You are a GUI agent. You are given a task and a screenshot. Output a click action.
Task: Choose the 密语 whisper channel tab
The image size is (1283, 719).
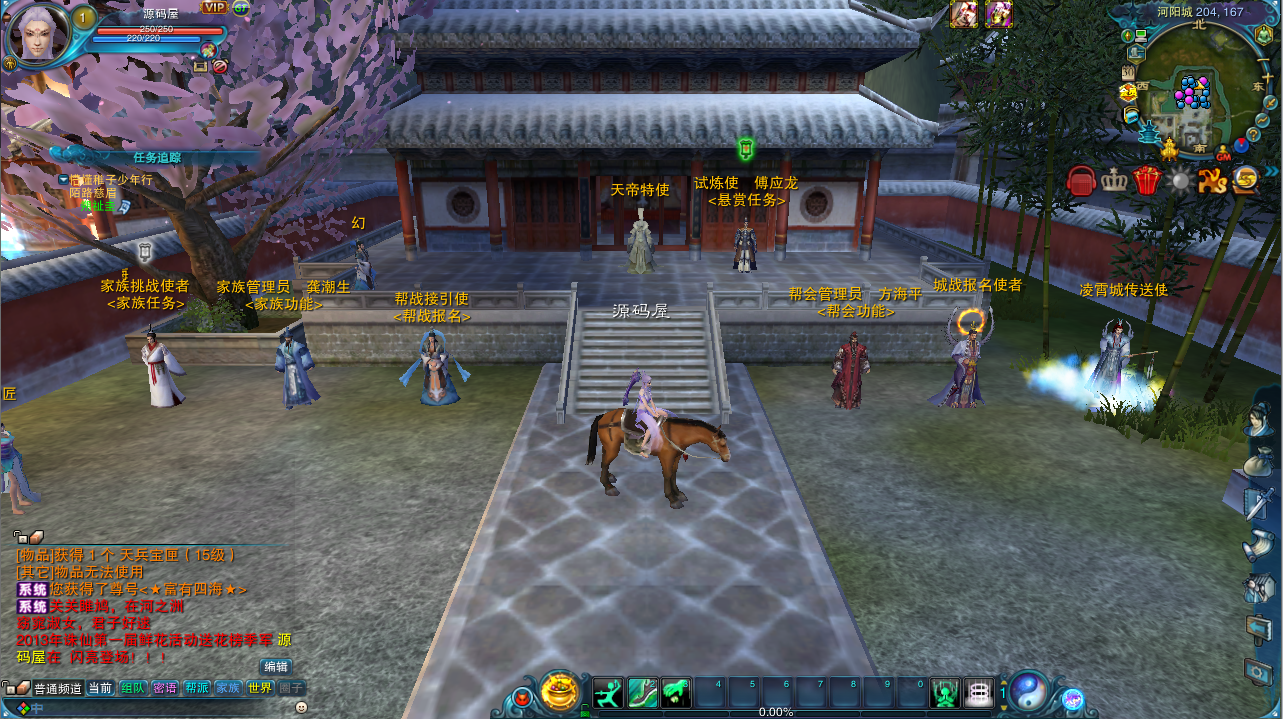click(165, 688)
